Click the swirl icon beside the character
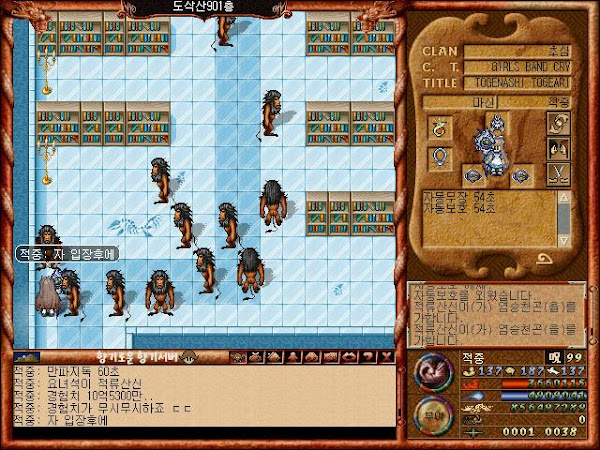The image size is (600, 450). click(x=558, y=123)
